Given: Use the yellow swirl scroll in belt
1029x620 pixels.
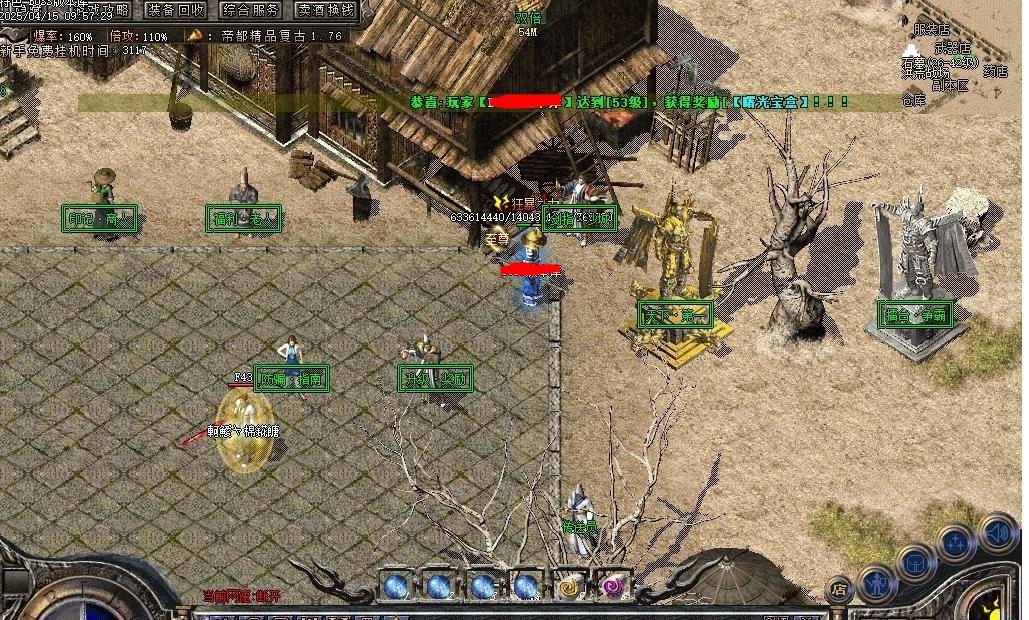Looking at the screenshot, I should pyautogui.click(x=570, y=586).
